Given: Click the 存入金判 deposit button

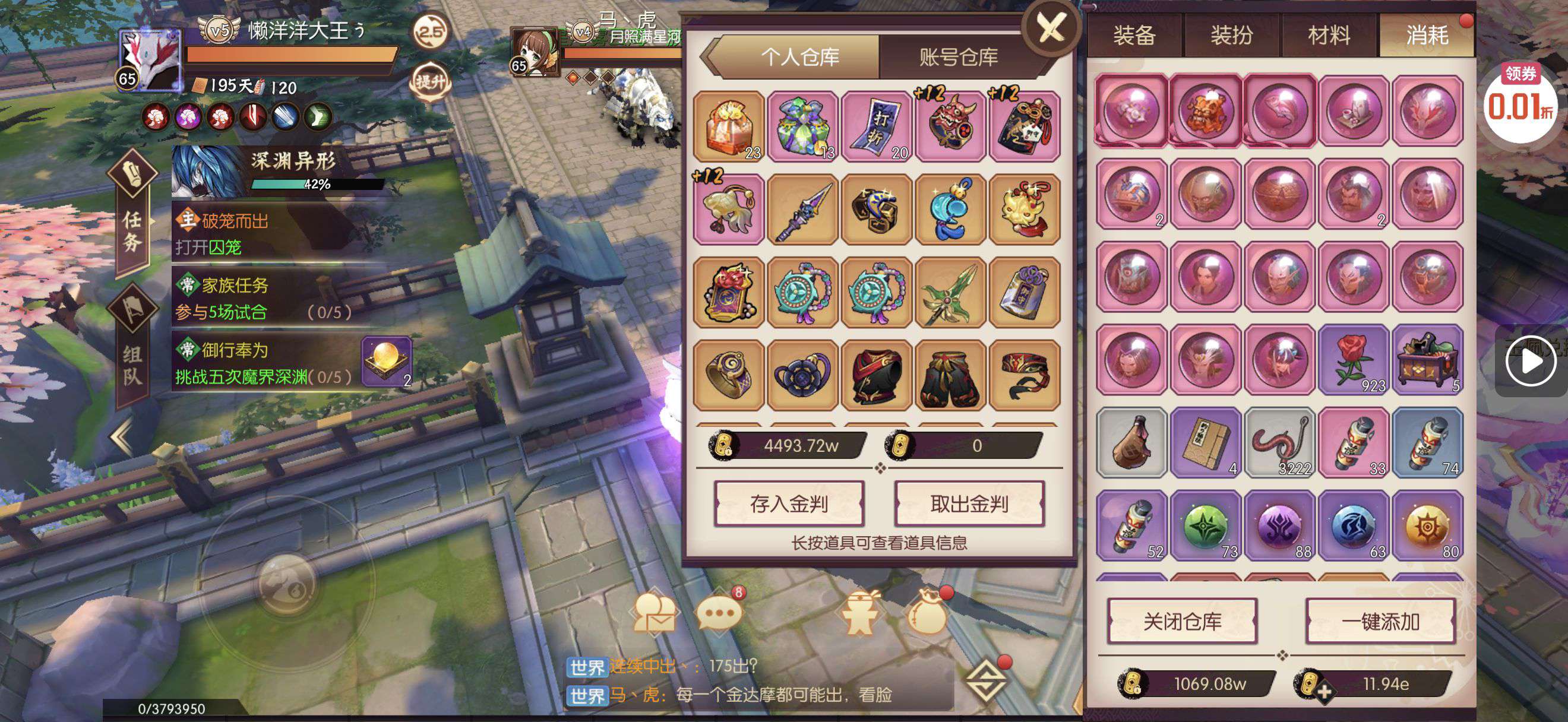Looking at the screenshot, I should tap(789, 503).
